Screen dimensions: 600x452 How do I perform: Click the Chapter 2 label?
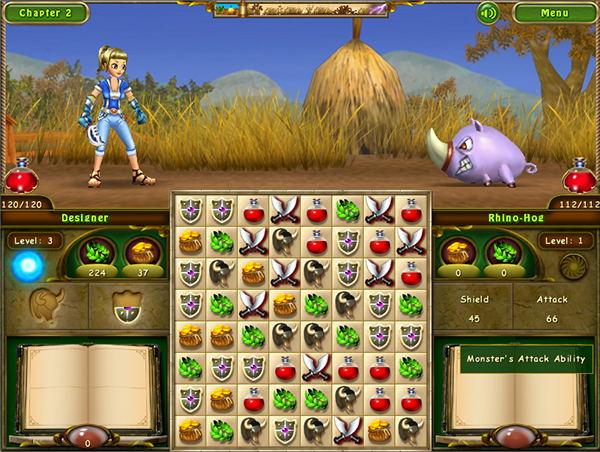[x=44, y=13]
